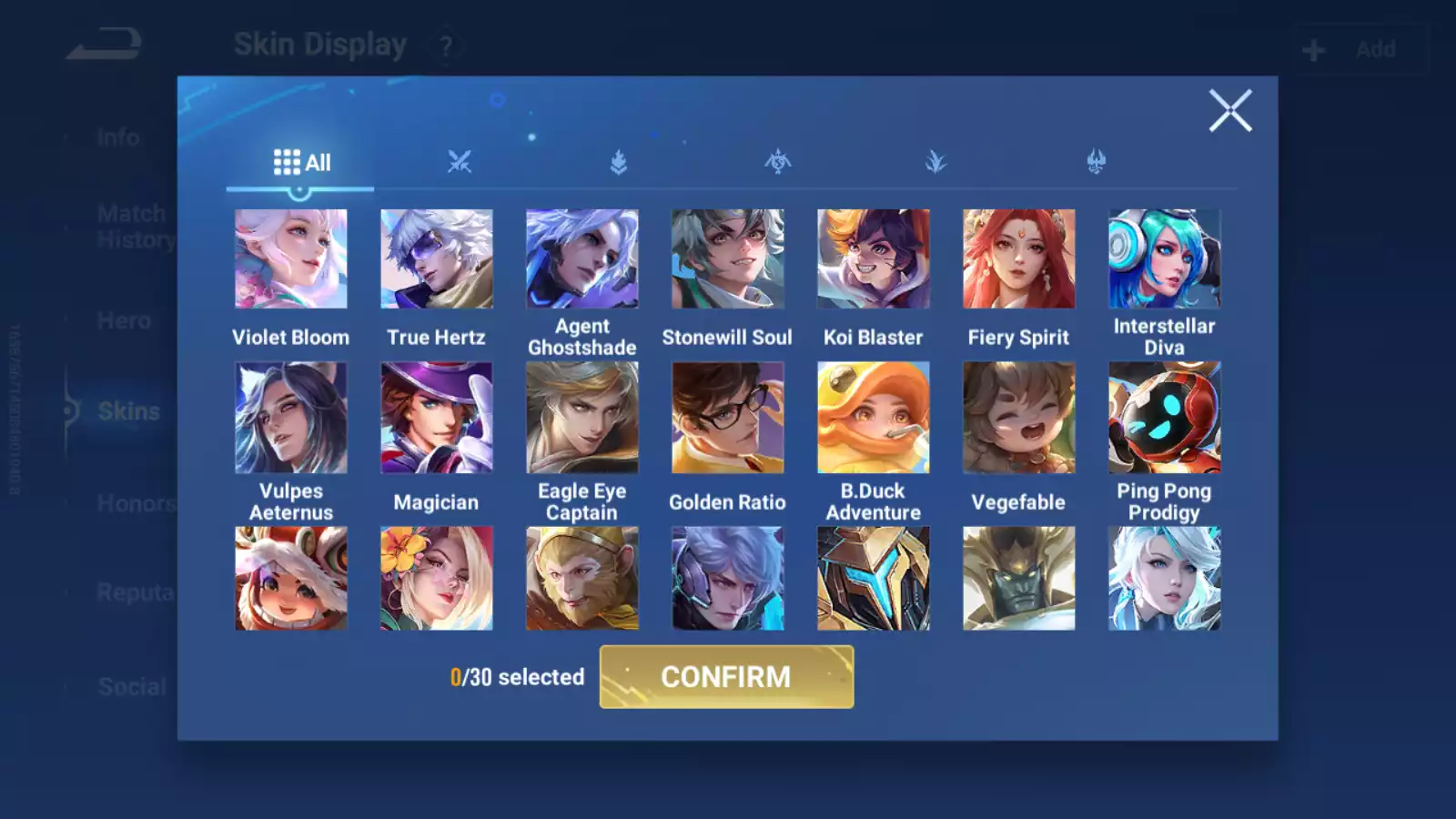Open the All skins filter tab

coord(300,162)
